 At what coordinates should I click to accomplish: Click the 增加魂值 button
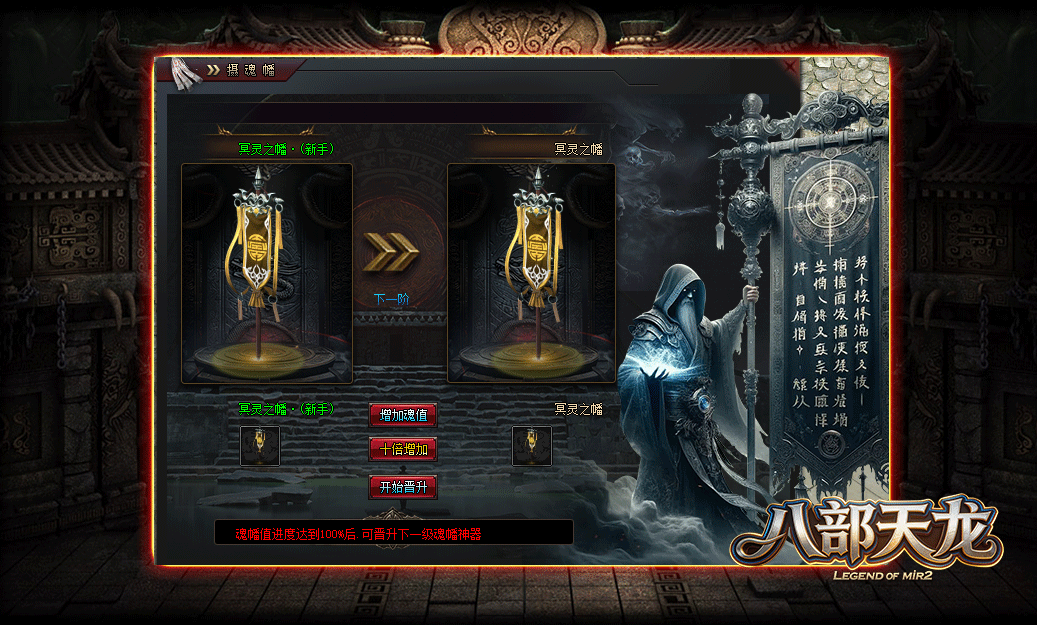(x=403, y=415)
